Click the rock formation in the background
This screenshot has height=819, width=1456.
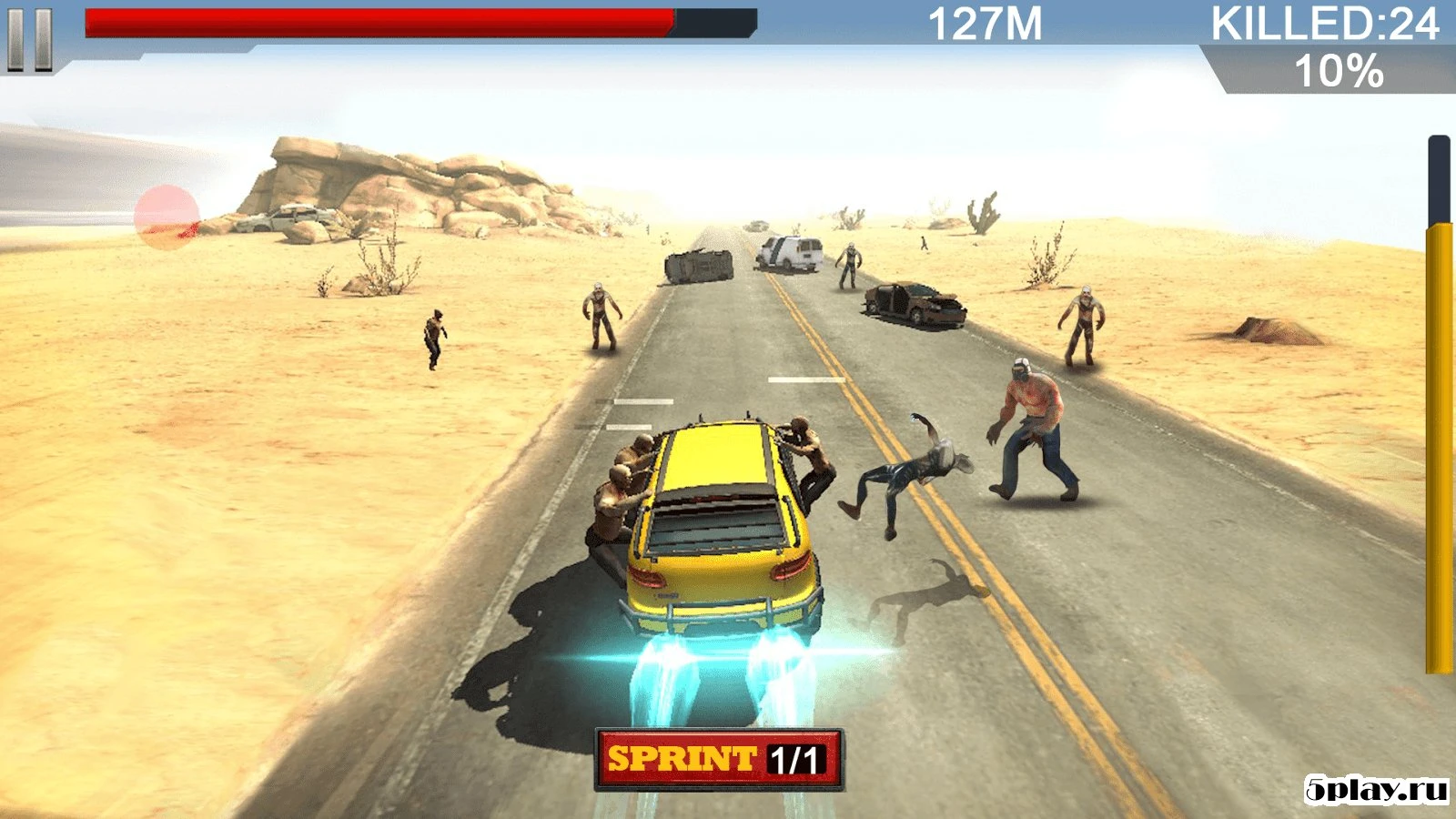click(x=391, y=191)
